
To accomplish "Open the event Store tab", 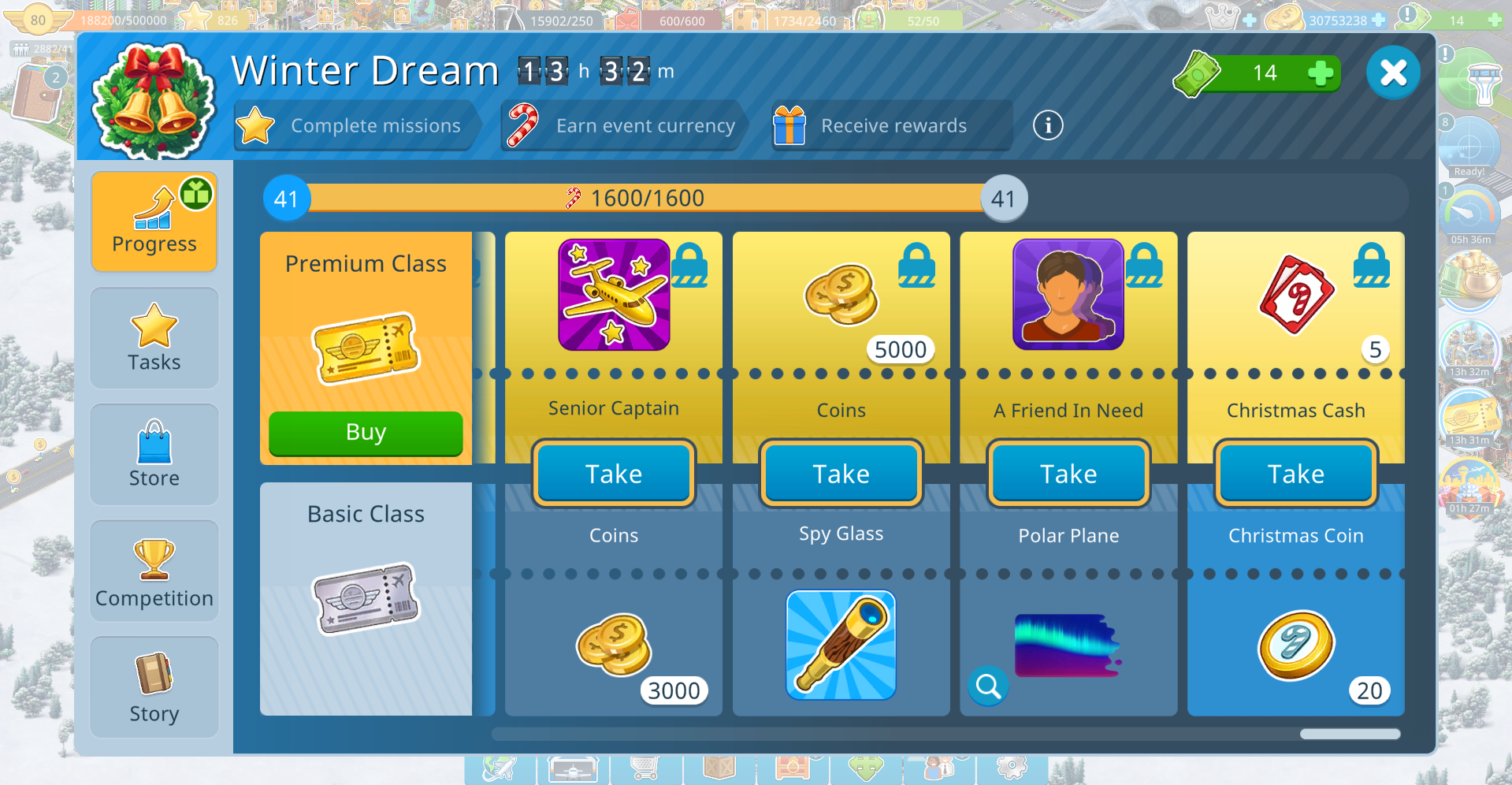I will pos(154,455).
